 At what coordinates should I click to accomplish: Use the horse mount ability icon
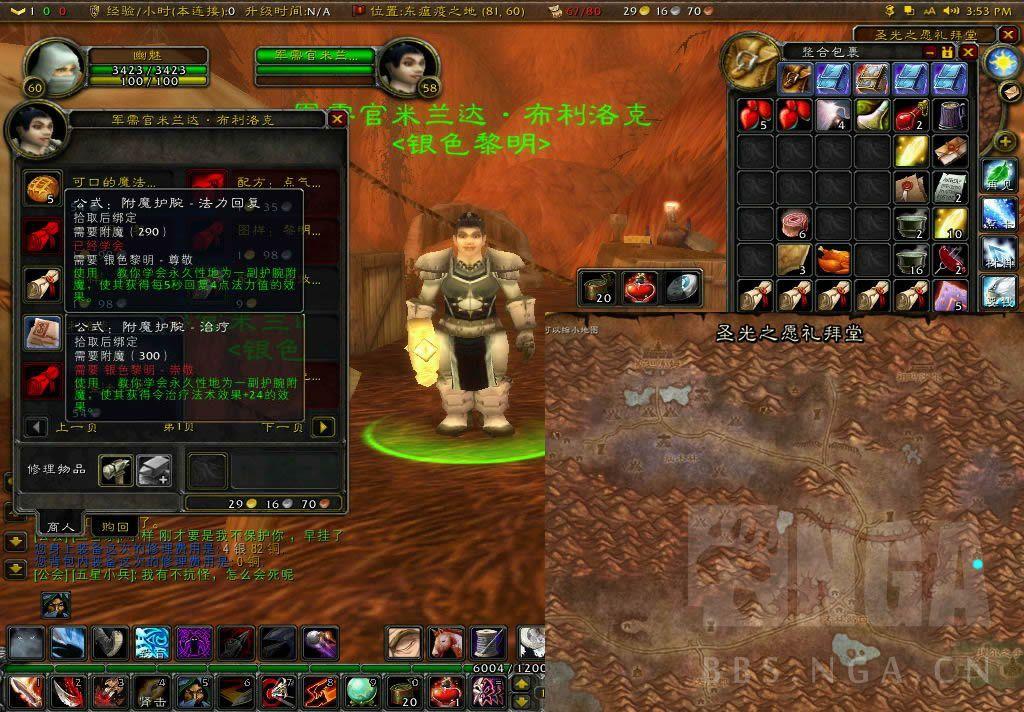coord(445,642)
